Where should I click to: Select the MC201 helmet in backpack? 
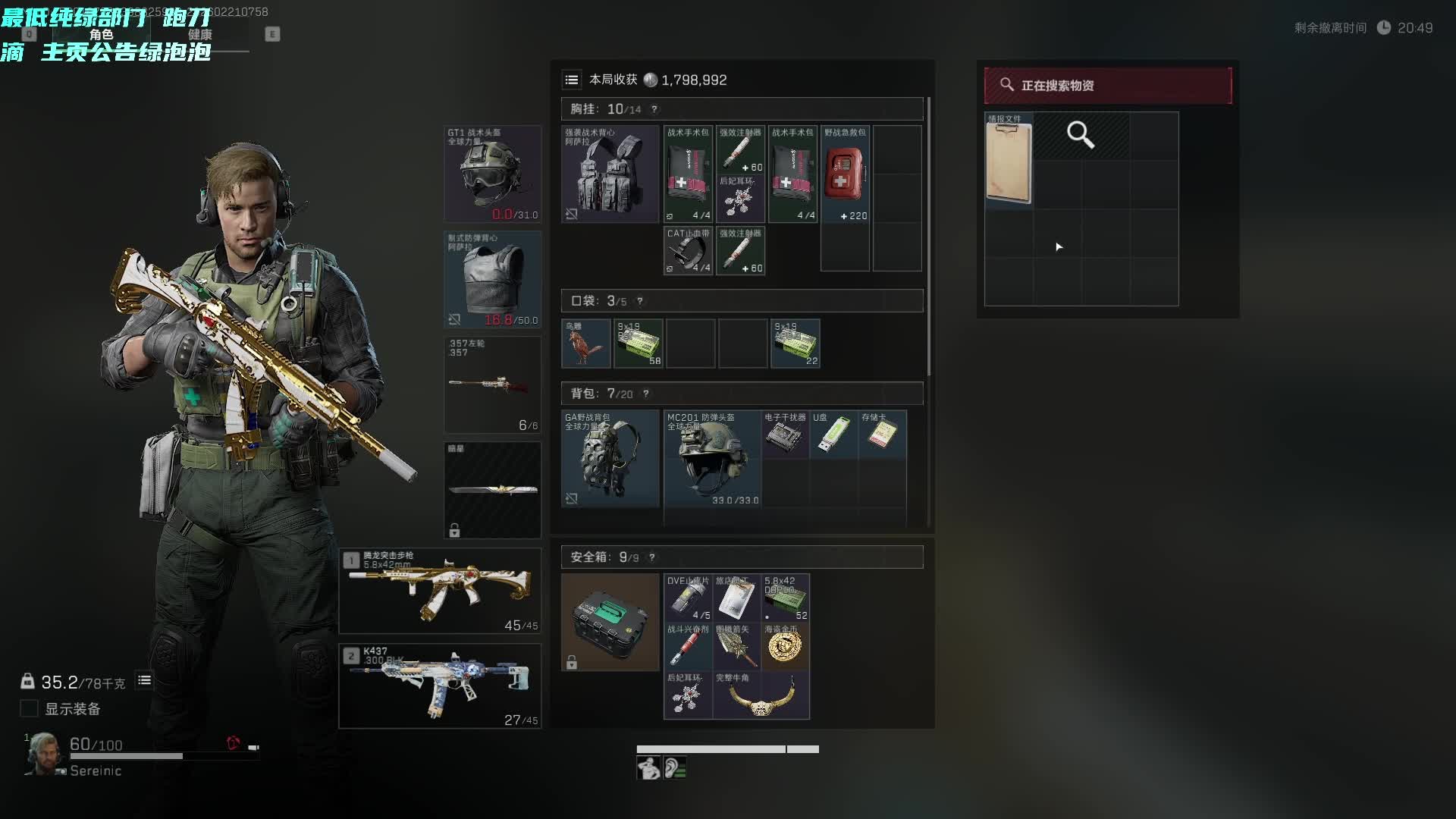[x=712, y=458]
